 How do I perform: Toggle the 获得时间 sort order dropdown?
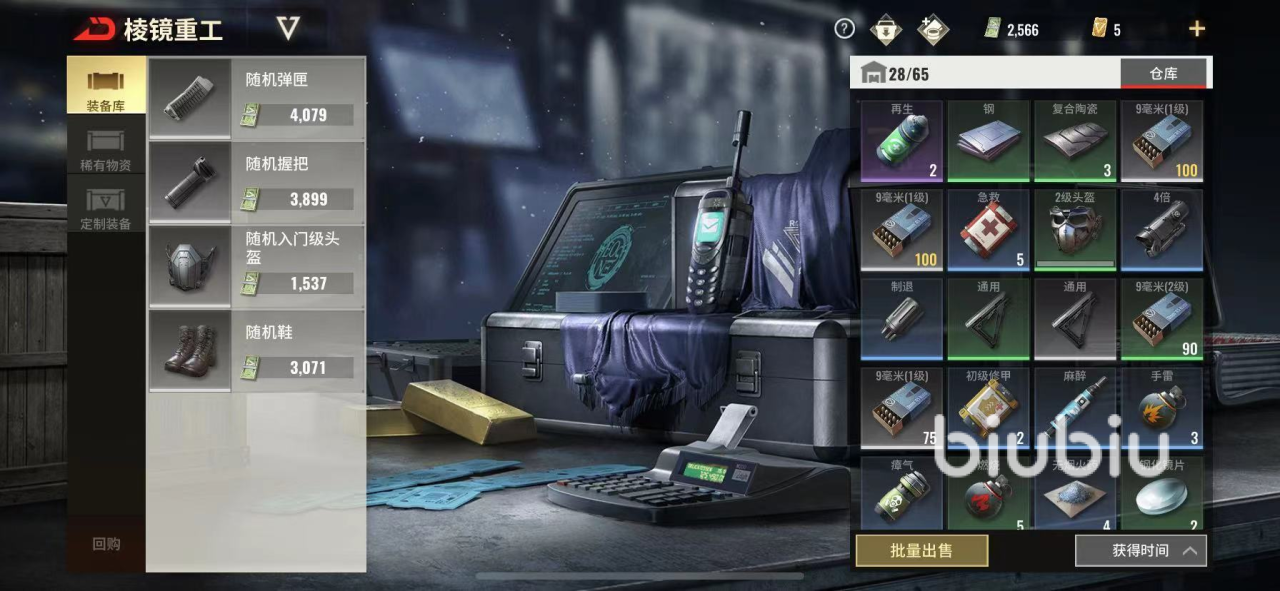(1140, 550)
